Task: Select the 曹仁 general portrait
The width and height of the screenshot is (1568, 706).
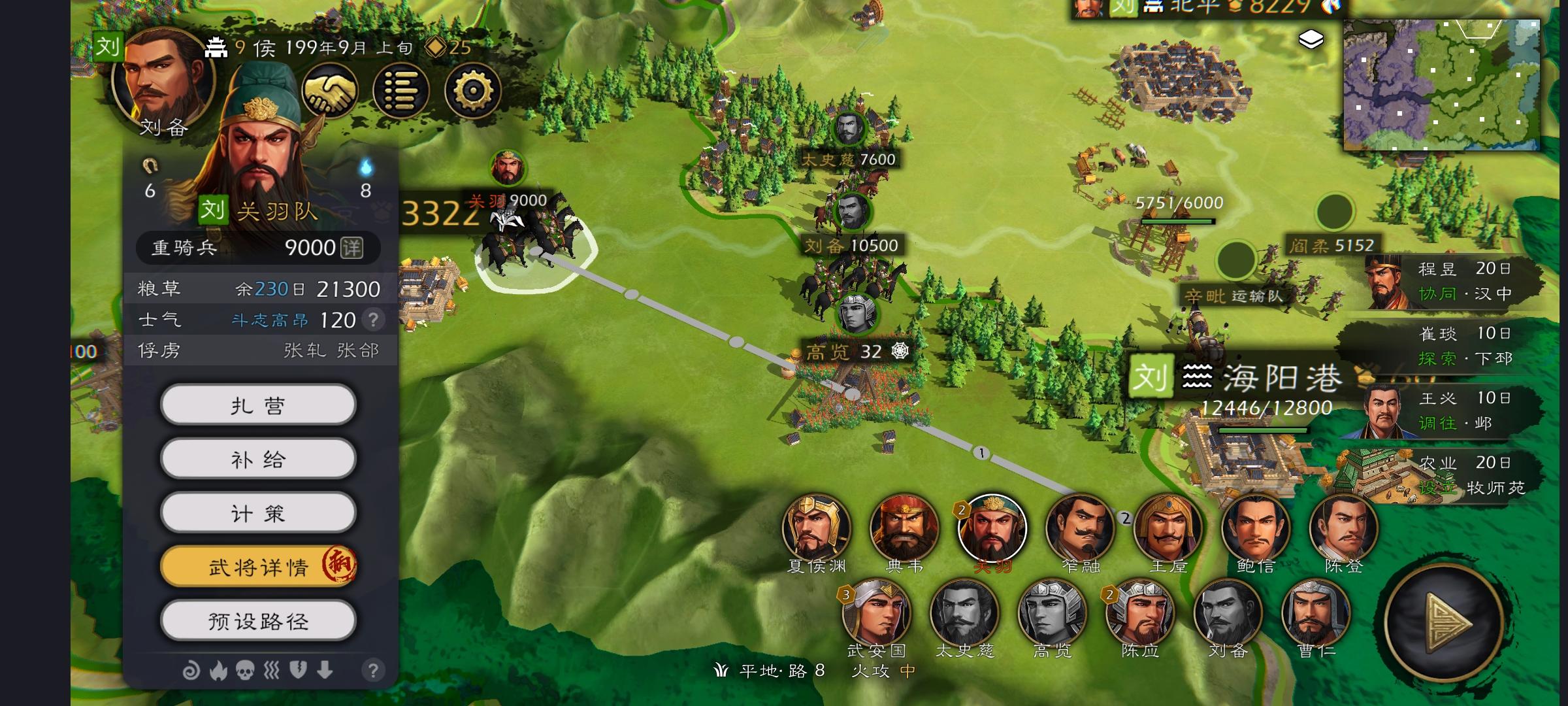Action: [x=1315, y=613]
